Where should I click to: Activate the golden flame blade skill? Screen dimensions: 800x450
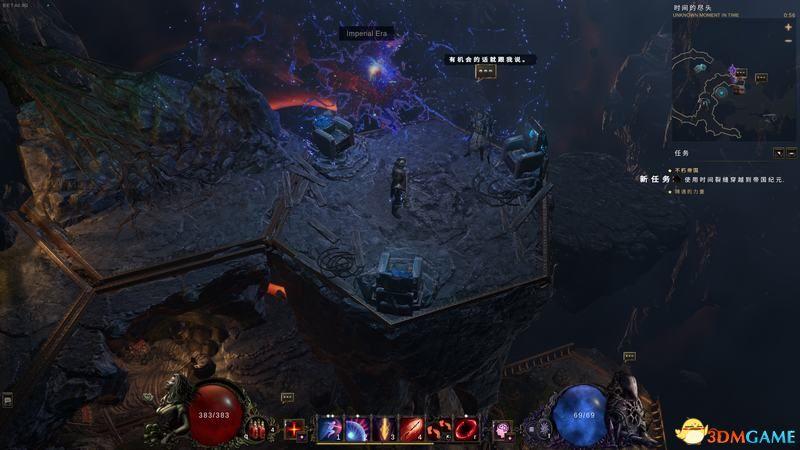pyautogui.click(x=383, y=429)
